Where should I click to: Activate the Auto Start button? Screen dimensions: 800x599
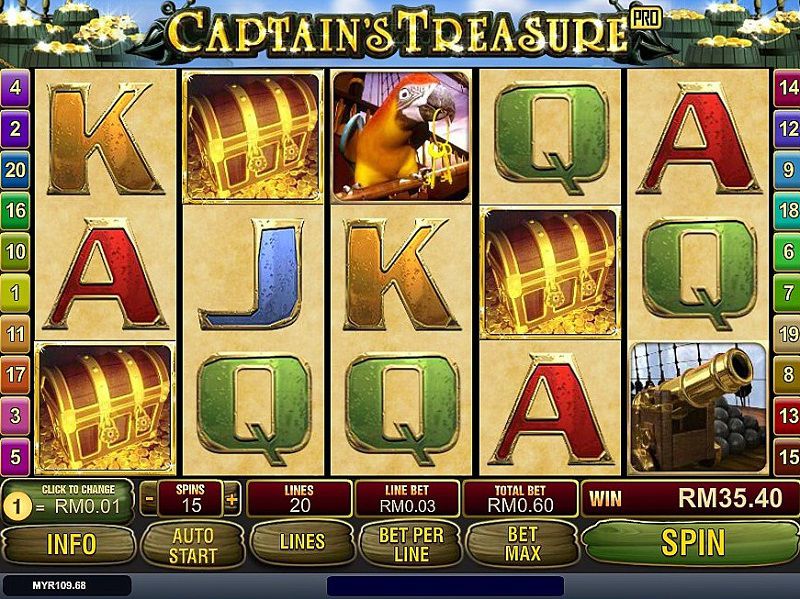193,543
